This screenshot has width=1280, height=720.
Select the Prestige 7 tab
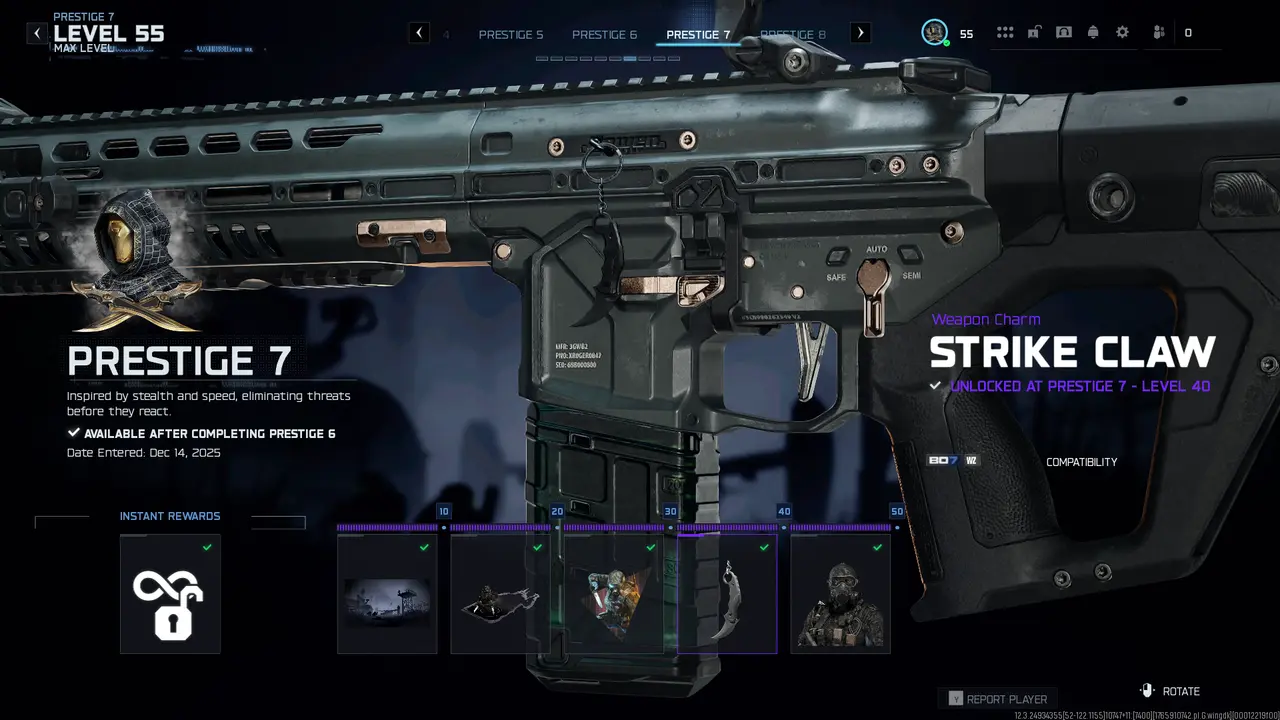click(x=698, y=34)
